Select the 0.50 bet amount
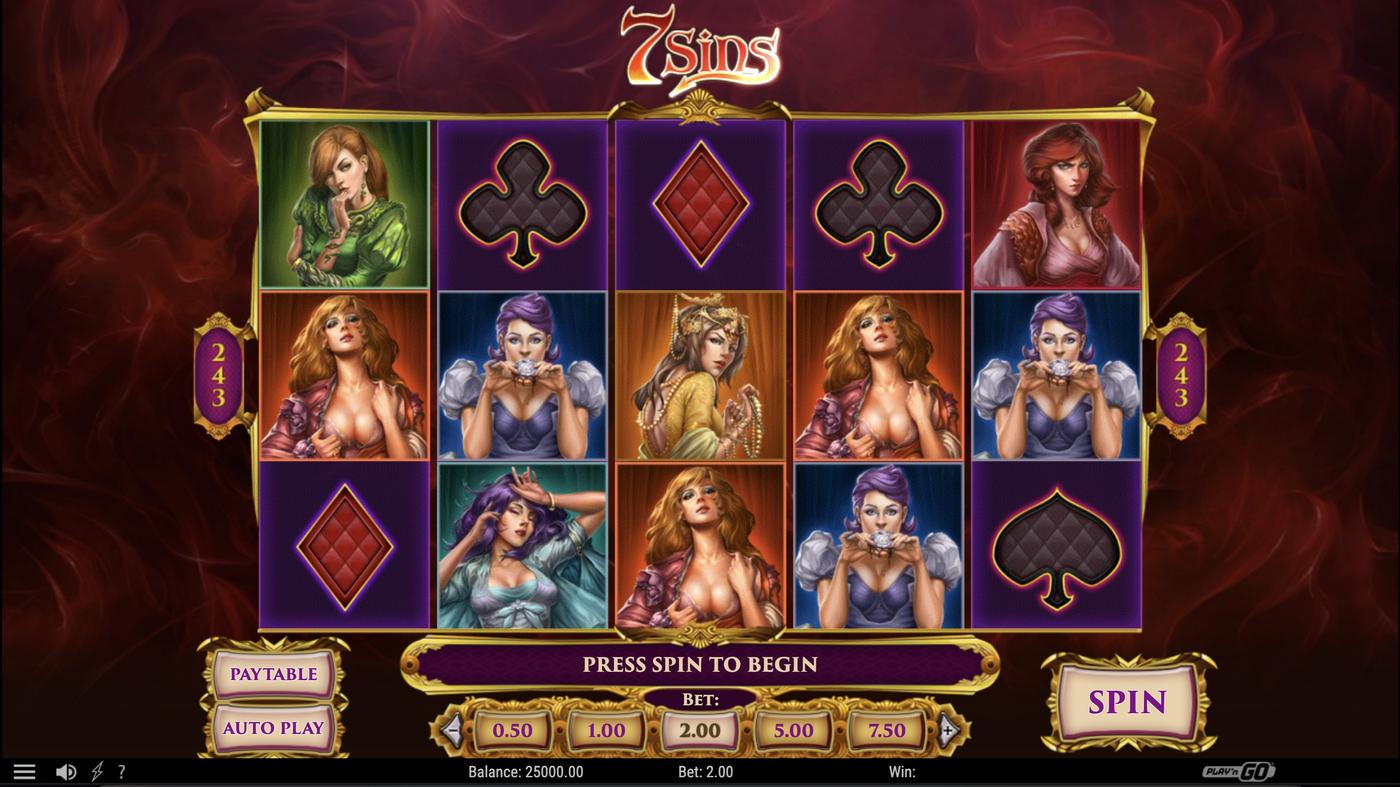This screenshot has height=787, width=1400. (512, 730)
